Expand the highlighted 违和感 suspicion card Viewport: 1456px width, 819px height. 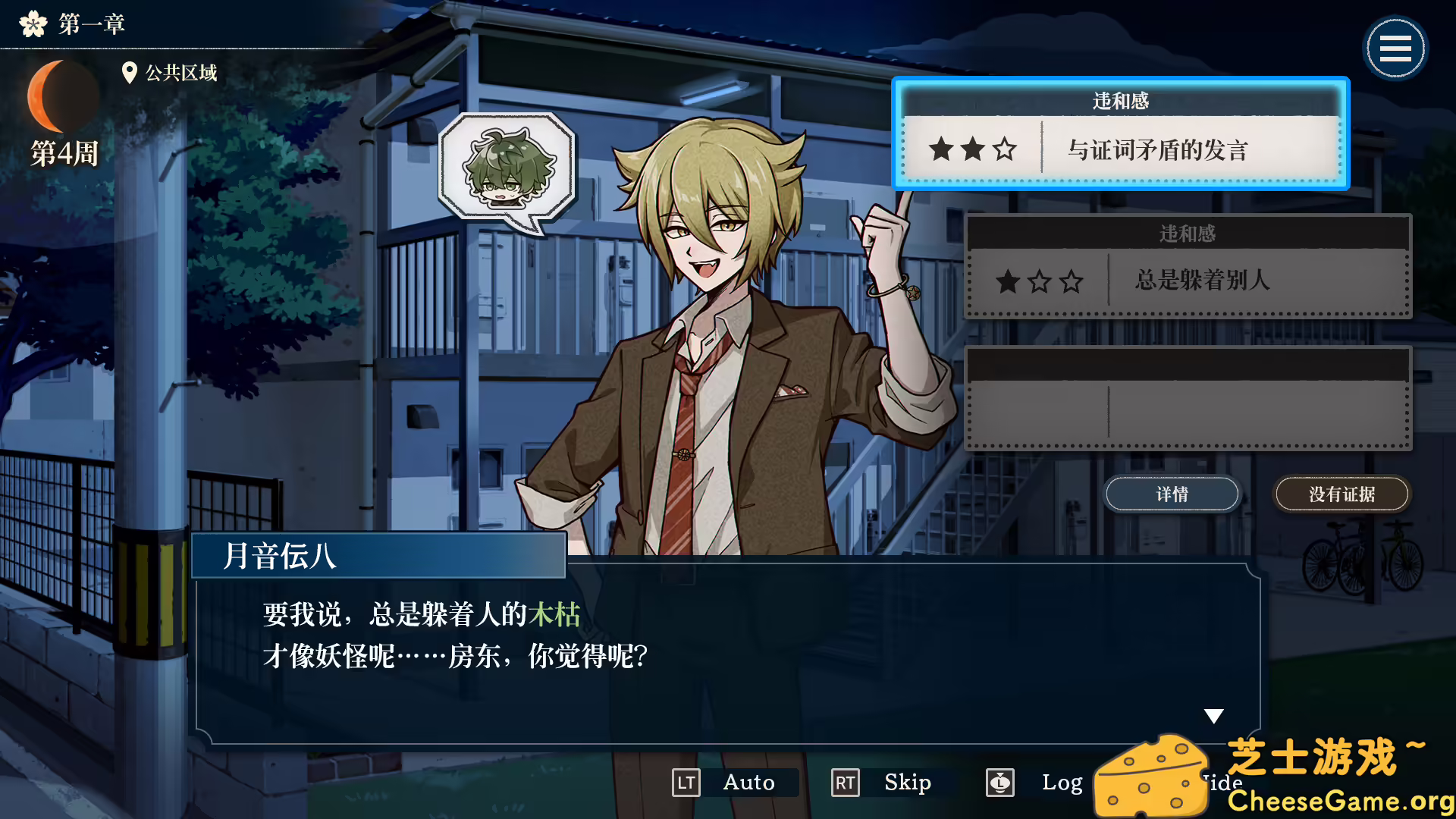[x=1121, y=133]
